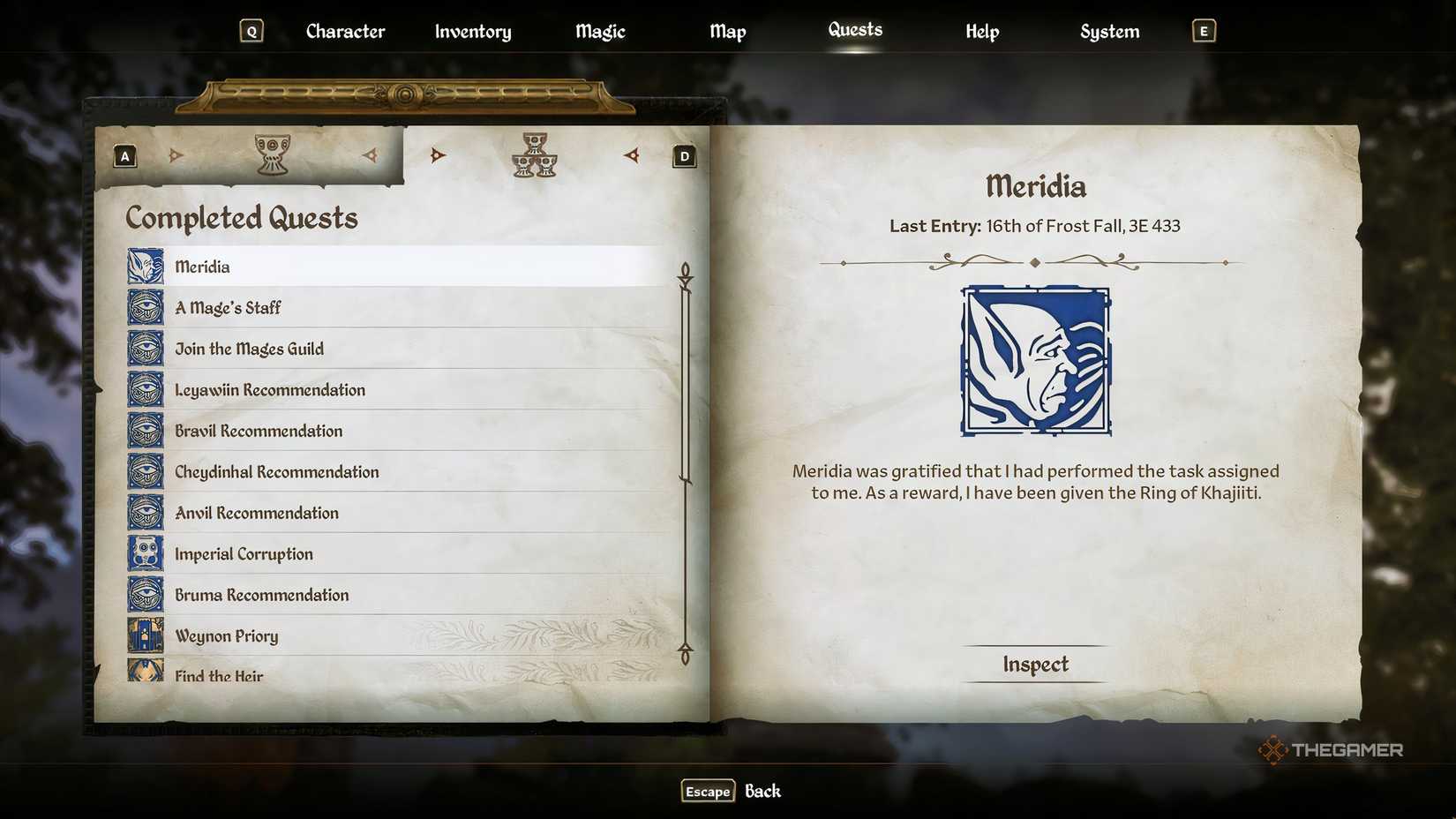
Task: Switch to the Inventory menu
Action: pyautogui.click(x=472, y=31)
